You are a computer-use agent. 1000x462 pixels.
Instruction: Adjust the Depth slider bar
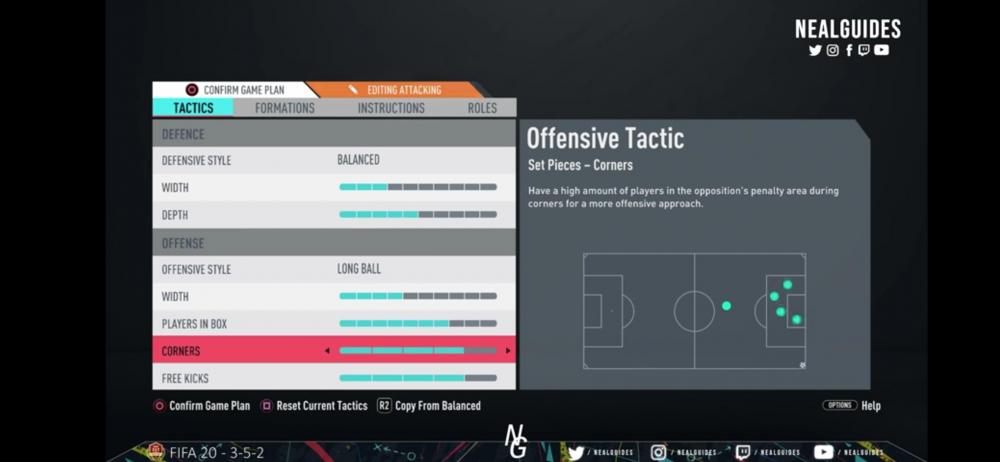(x=418, y=215)
